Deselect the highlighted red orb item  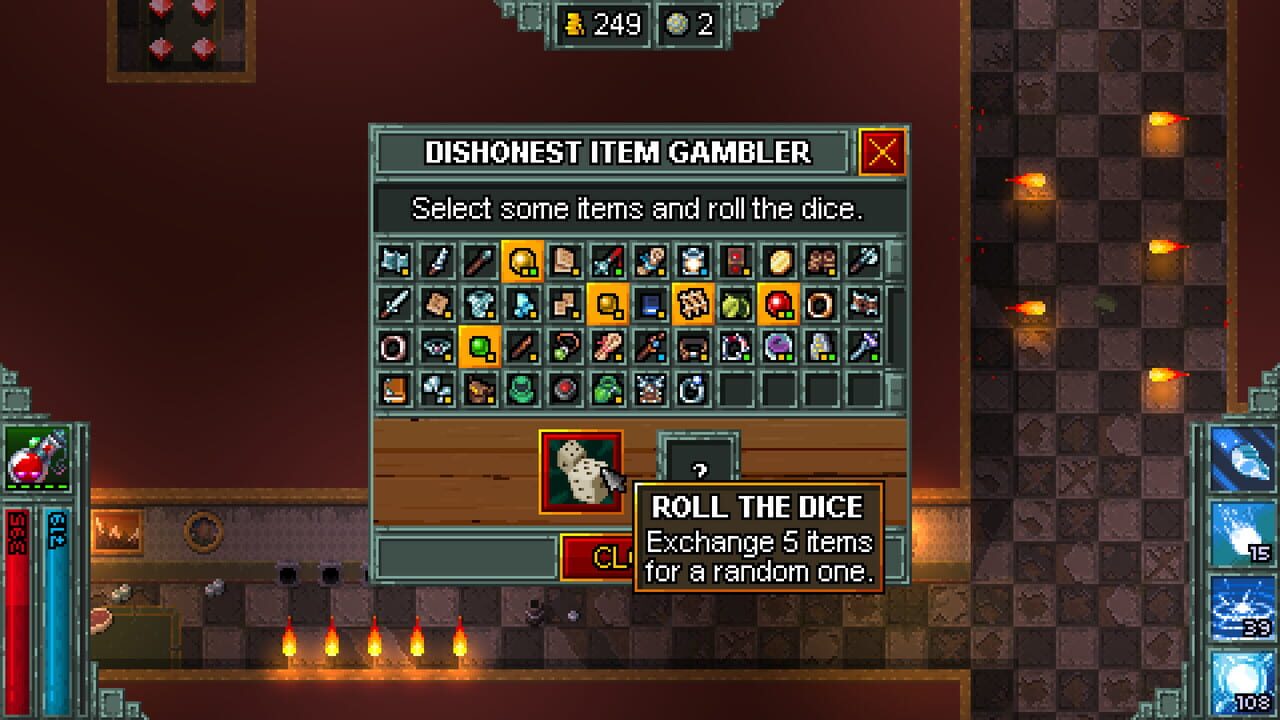coord(777,305)
